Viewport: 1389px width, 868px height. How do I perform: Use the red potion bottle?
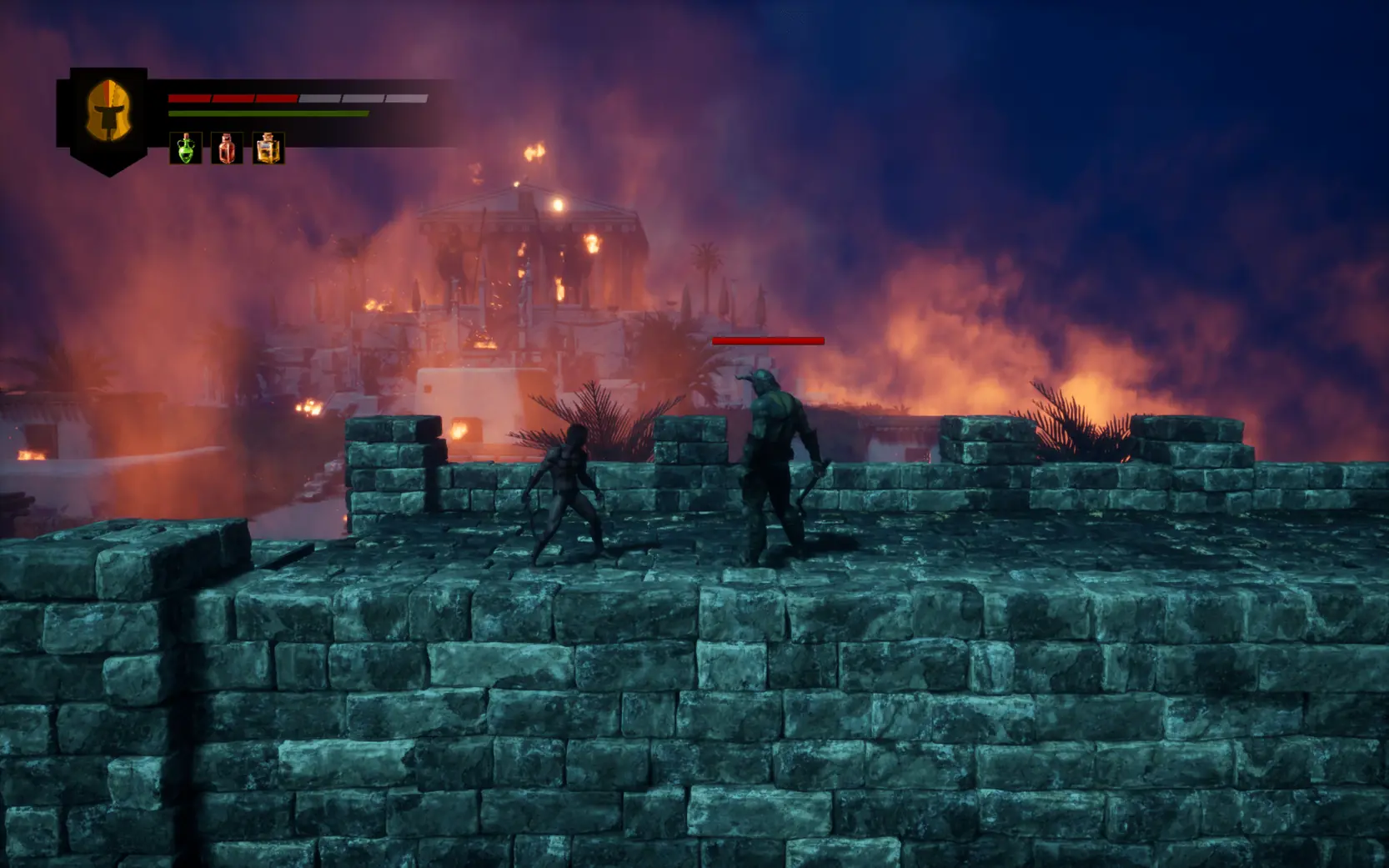tap(227, 148)
